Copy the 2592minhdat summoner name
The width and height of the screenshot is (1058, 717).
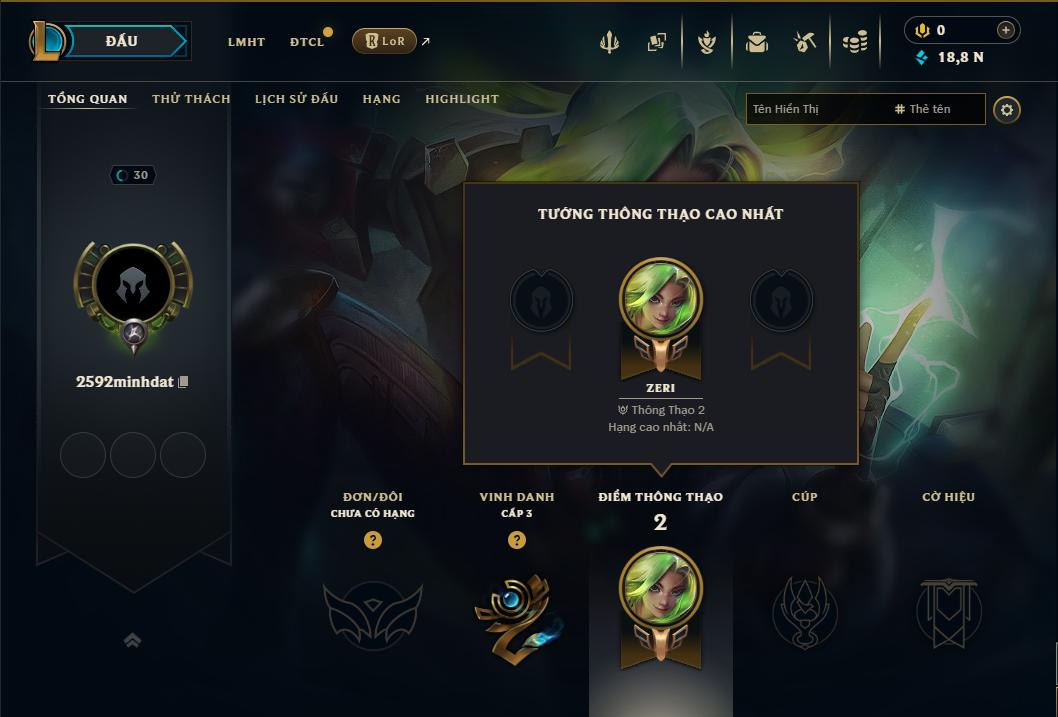click(183, 382)
